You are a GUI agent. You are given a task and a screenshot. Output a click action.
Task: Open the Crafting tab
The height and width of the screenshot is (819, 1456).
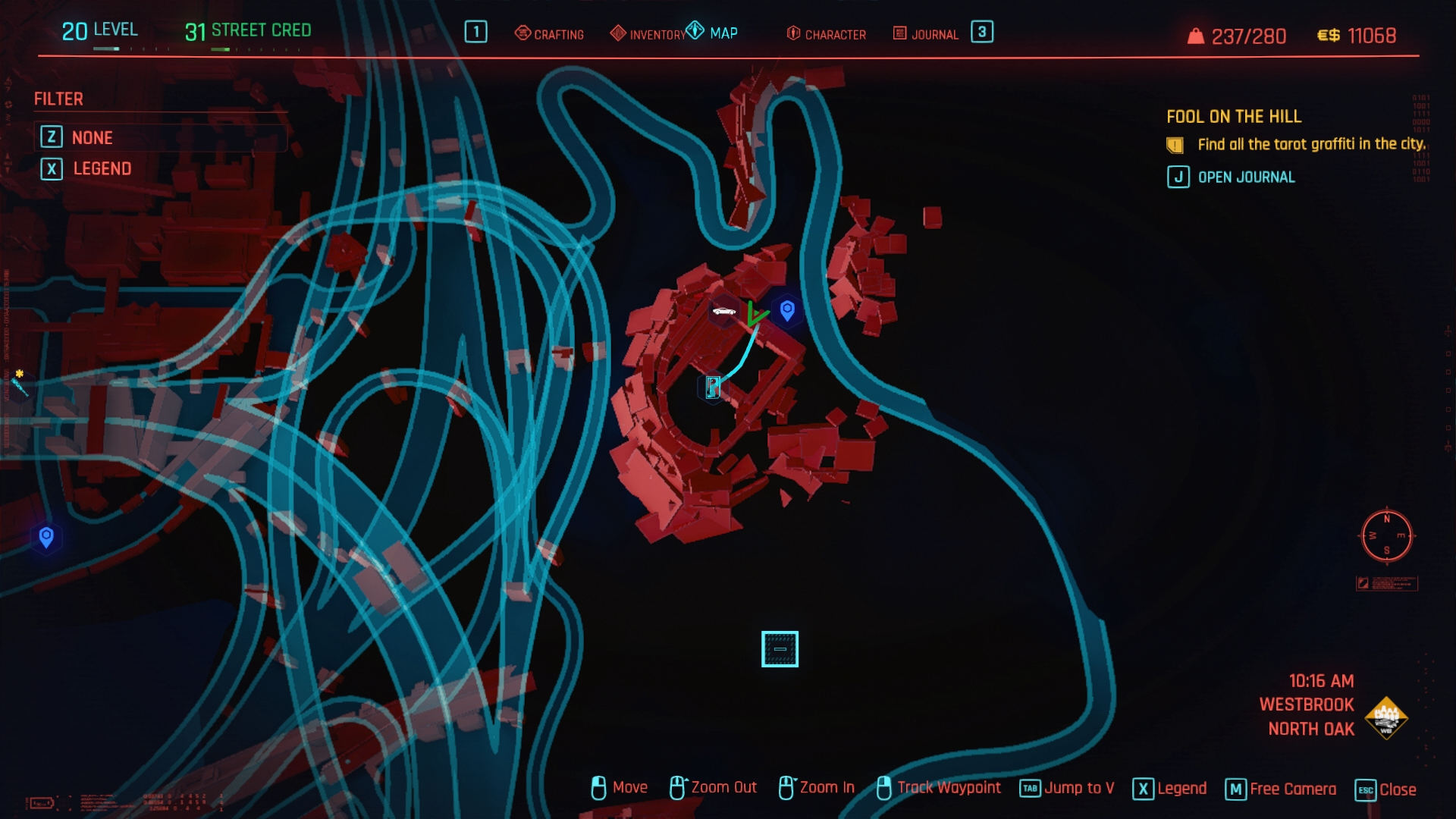[550, 34]
